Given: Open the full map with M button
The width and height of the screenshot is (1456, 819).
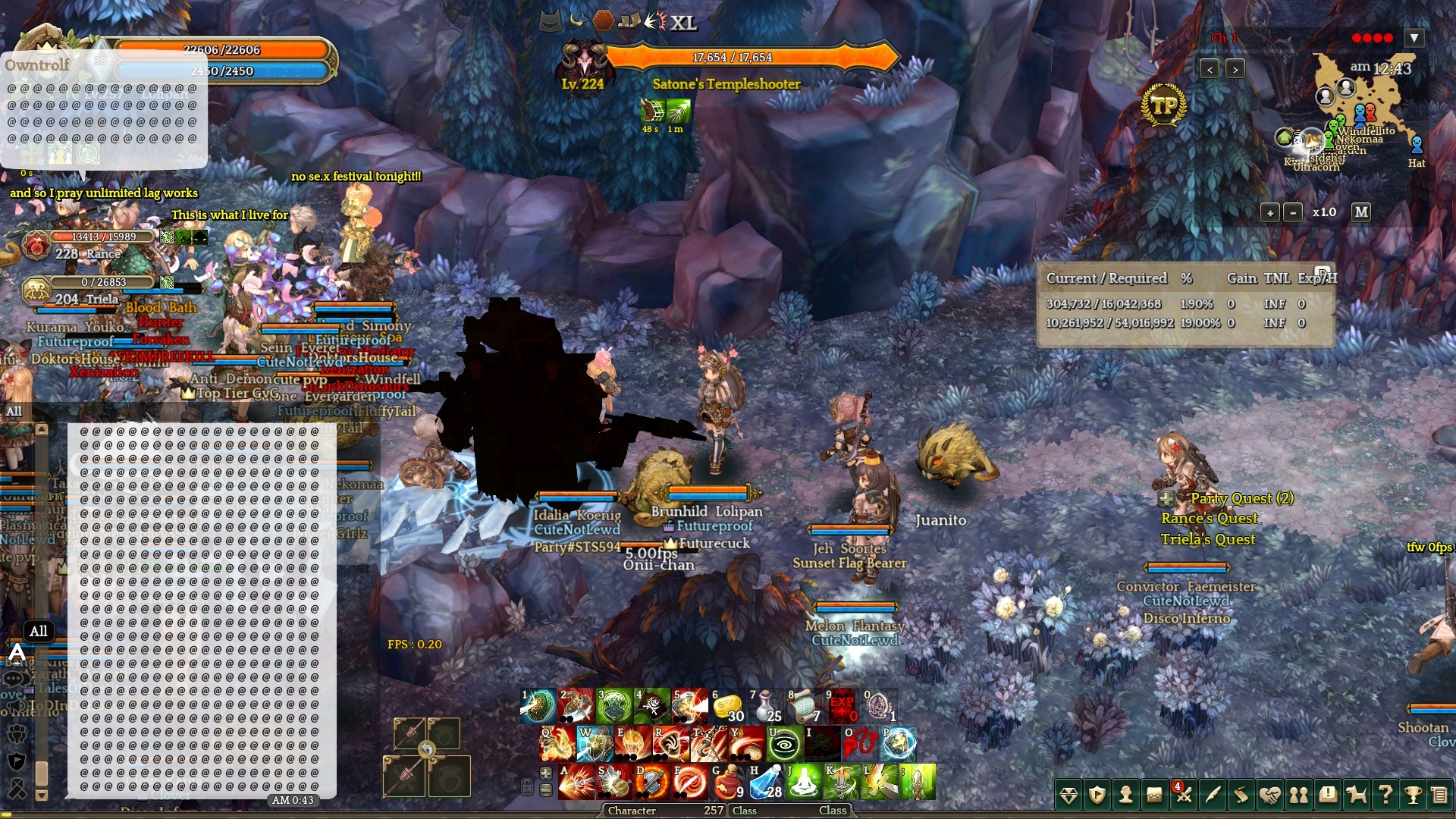Looking at the screenshot, I should (1361, 212).
